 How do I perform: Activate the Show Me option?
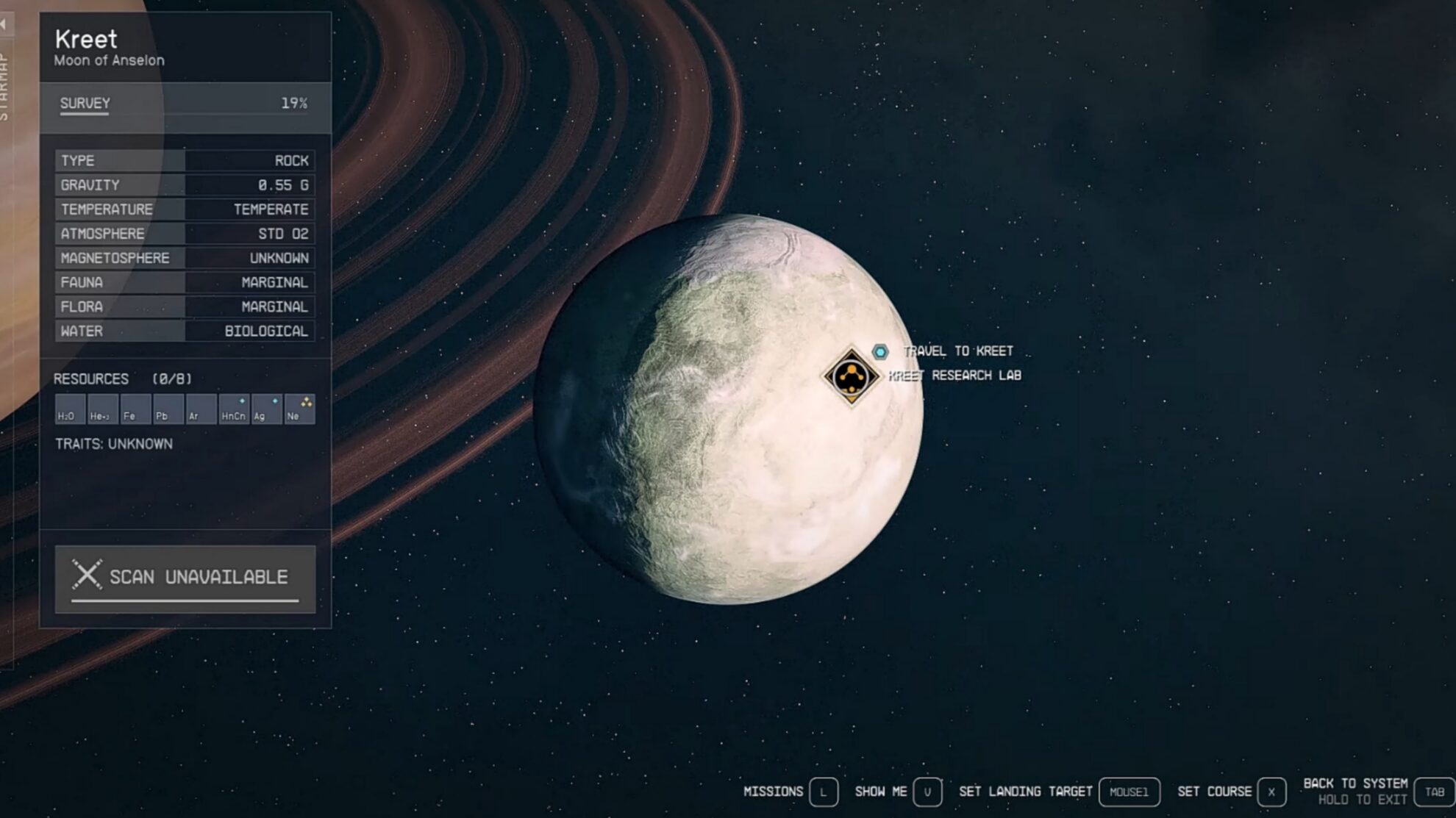click(x=927, y=792)
